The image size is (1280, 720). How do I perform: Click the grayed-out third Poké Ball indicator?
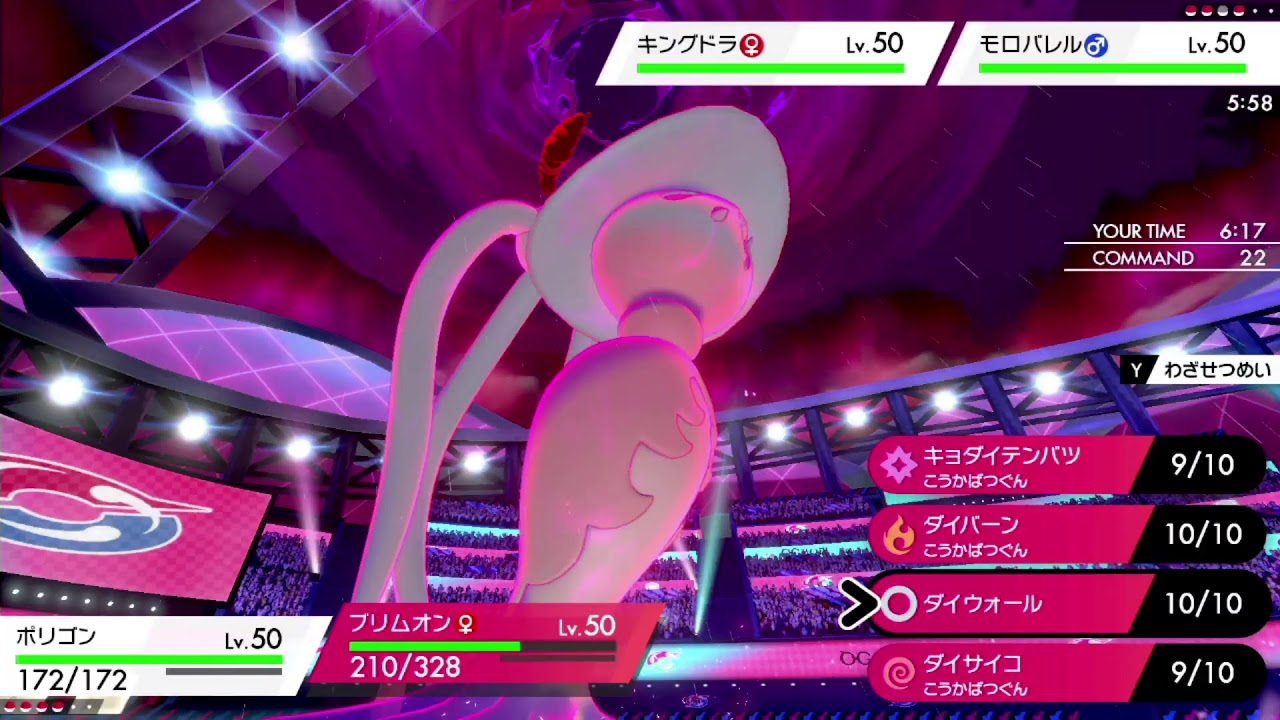[1222, 10]
